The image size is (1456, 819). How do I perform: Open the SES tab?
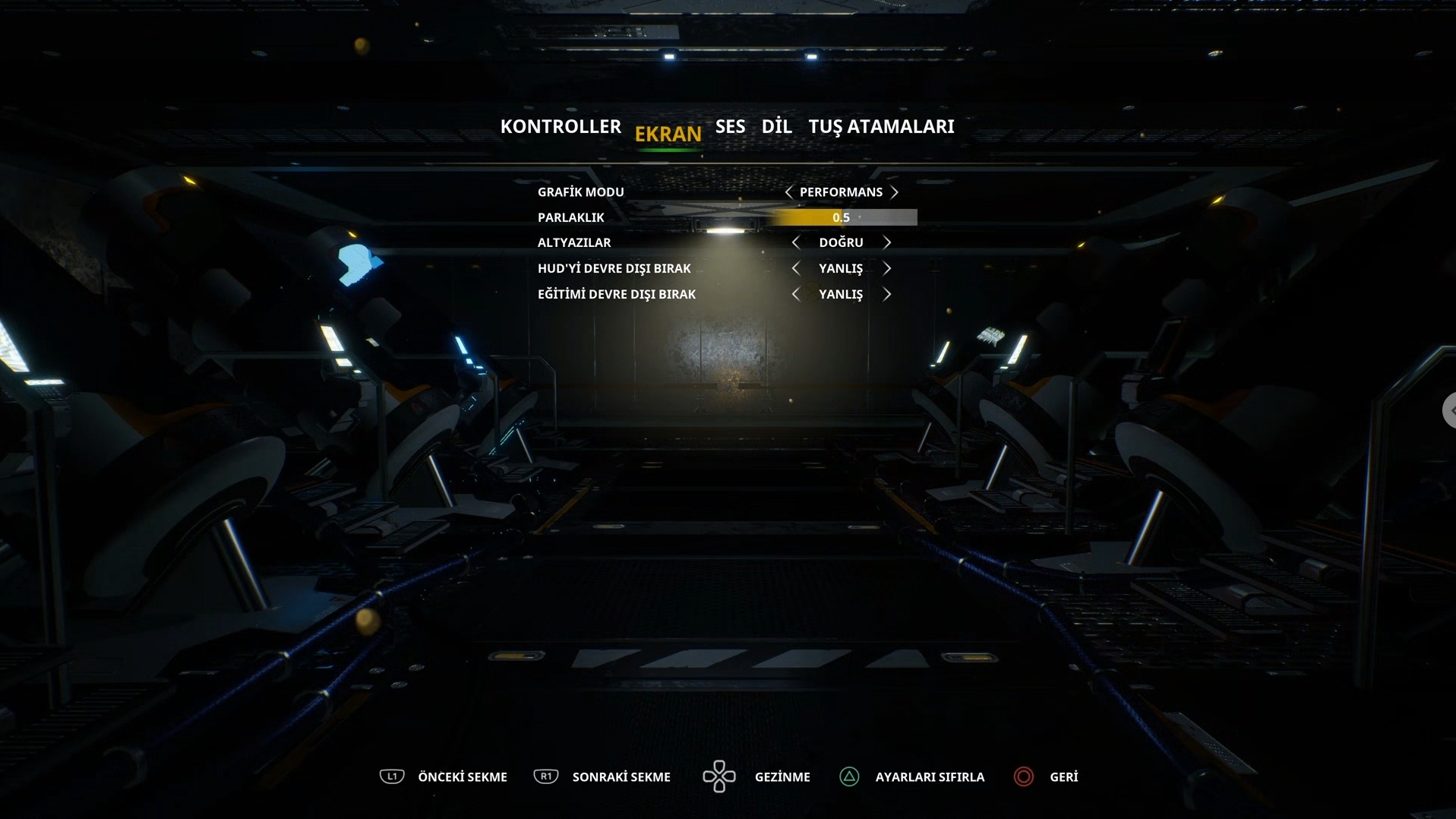tap(730, 127)
